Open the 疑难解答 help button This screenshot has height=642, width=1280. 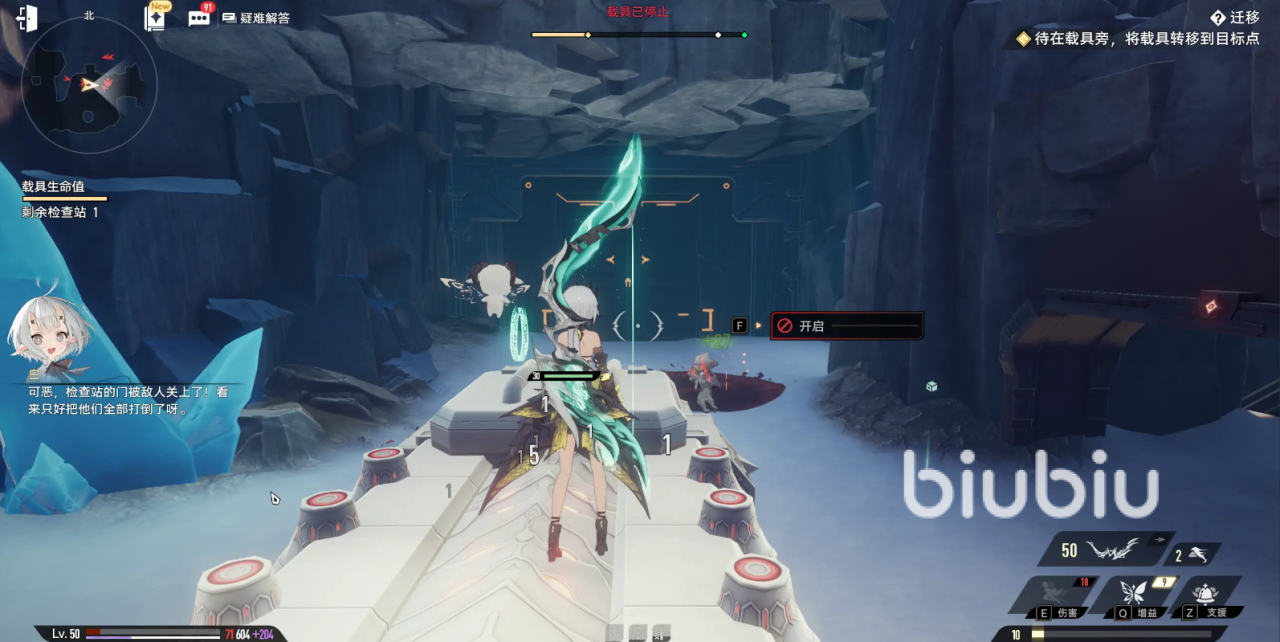[256, 18]
